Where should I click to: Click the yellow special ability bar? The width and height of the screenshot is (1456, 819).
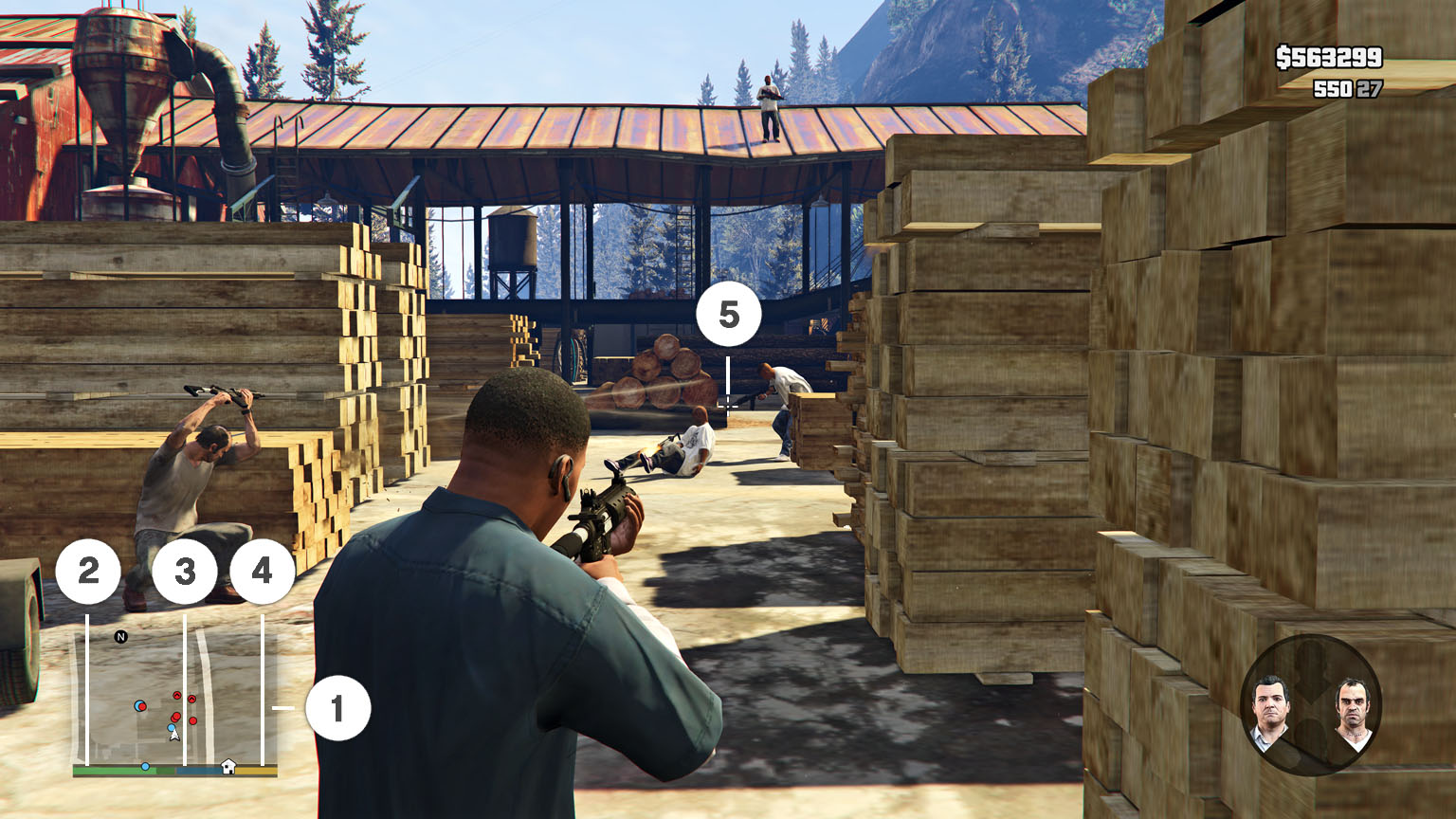pyautogui.click(x=254, y=771)
